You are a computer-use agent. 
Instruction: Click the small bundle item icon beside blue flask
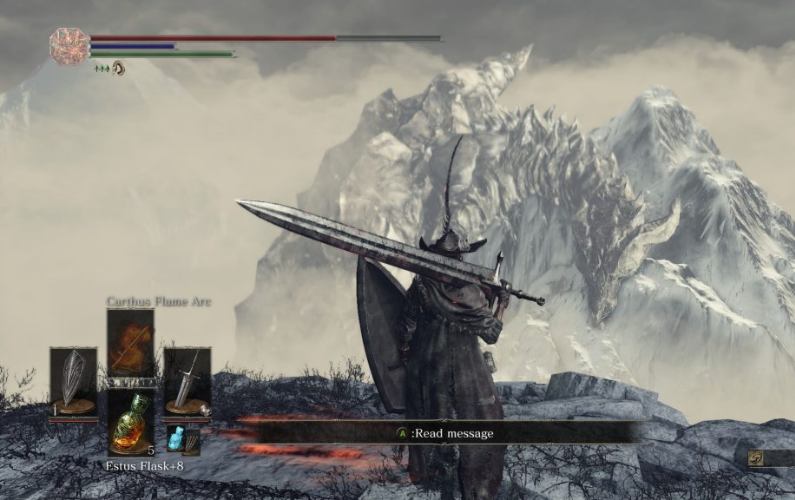[191, 440]
